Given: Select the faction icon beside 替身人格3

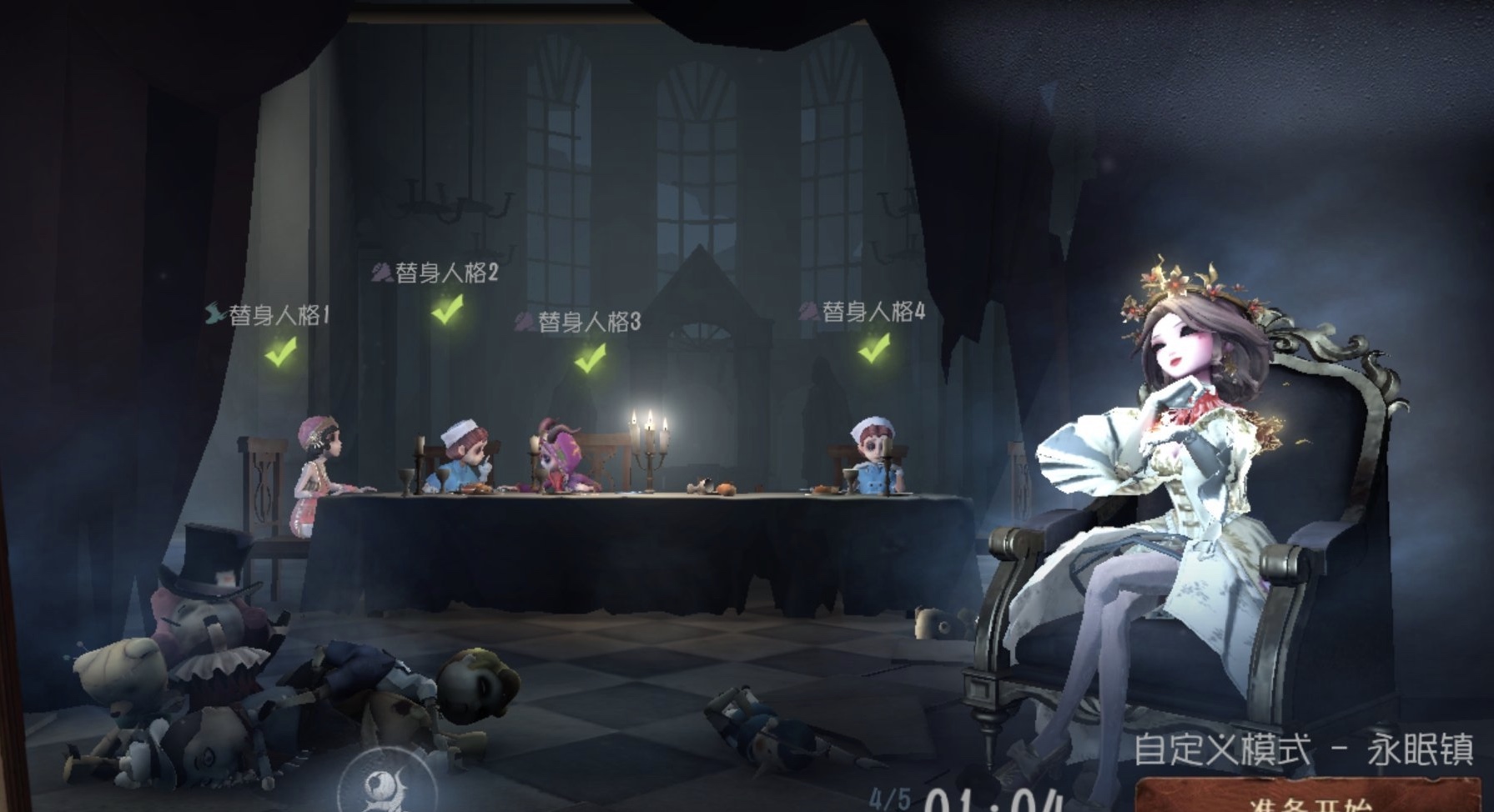Looking at the screenshot, I should [x=526, y=319].
